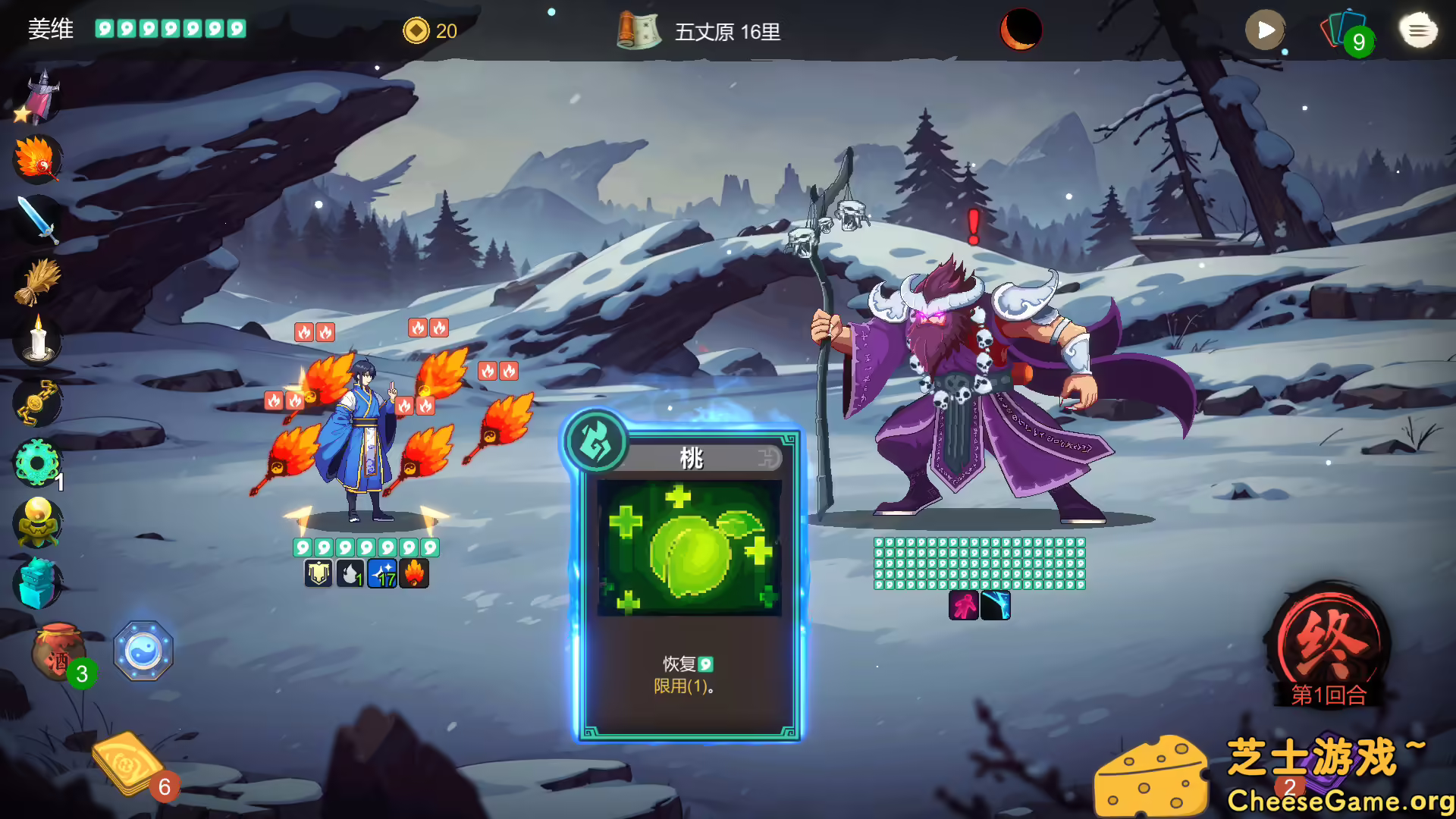This screenshot has width=1456, height=819.
Task: Open the yin-yang taiji ability icon
Action: [144, 650]
